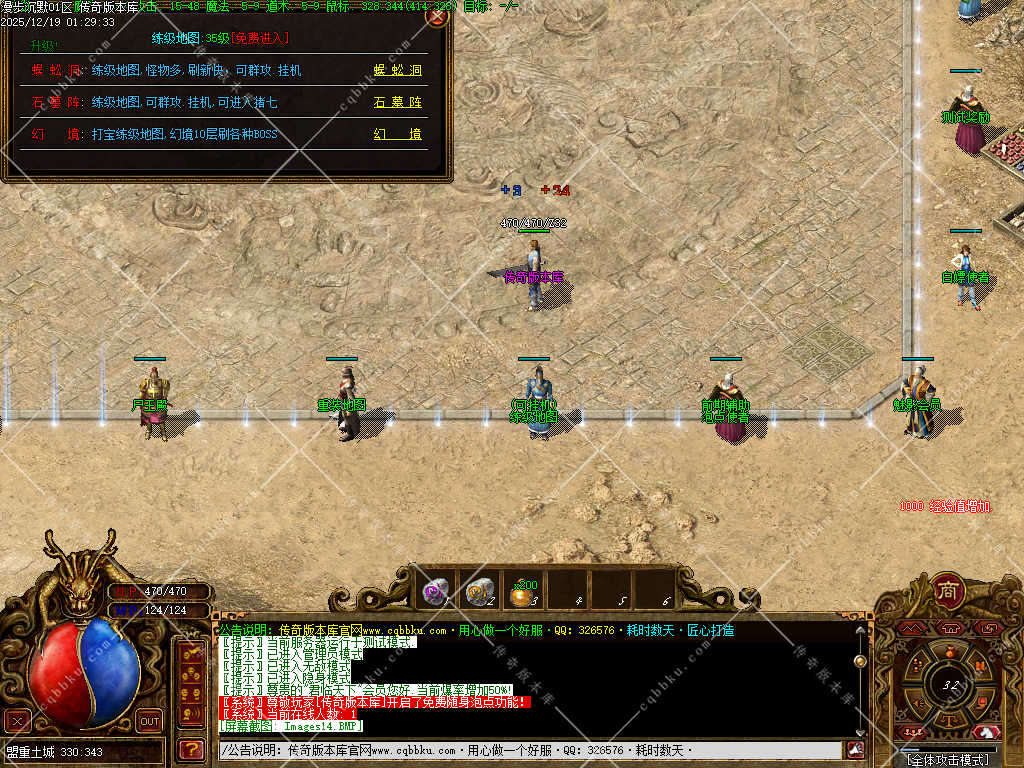Use the yellow scroll in hotbar slot 2

tap(480, 591)
